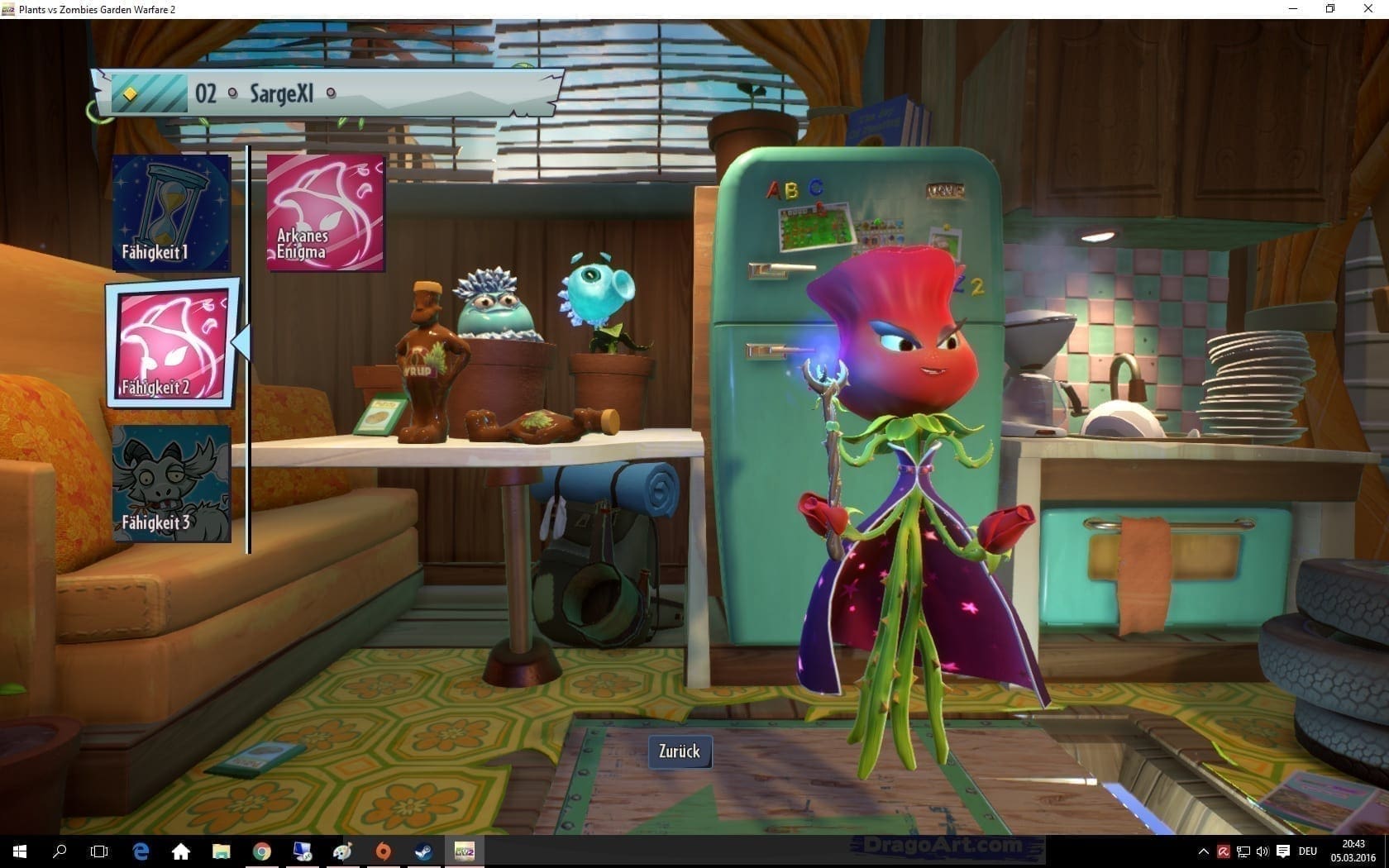This screenshot has width=1389, height=868.
Task: Go back with the Zurück button
Action: (680, 751)
